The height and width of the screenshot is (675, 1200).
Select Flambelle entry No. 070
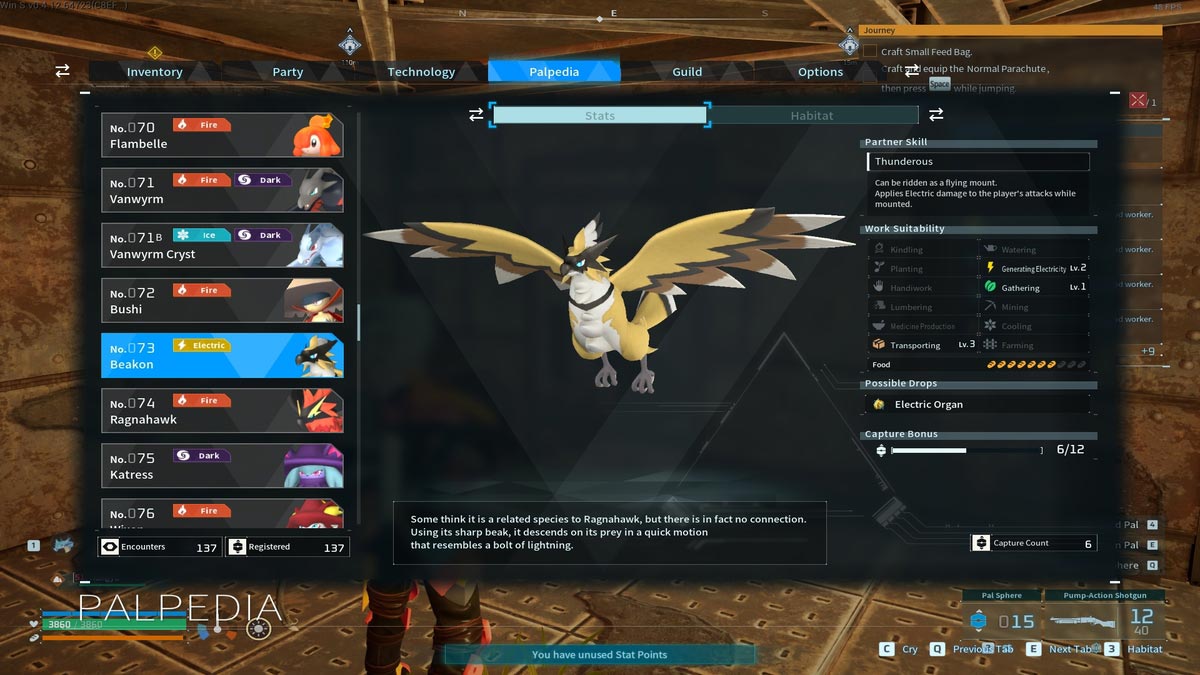(x=222, y=135)
